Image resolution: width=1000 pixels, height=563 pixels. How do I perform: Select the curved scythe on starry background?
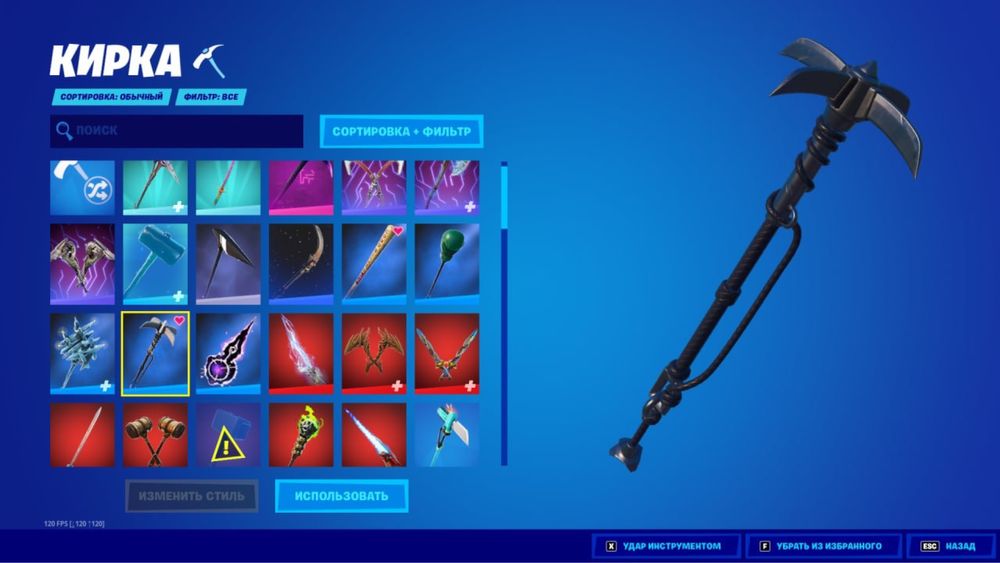pyautogui.click(x=301, y=263)
